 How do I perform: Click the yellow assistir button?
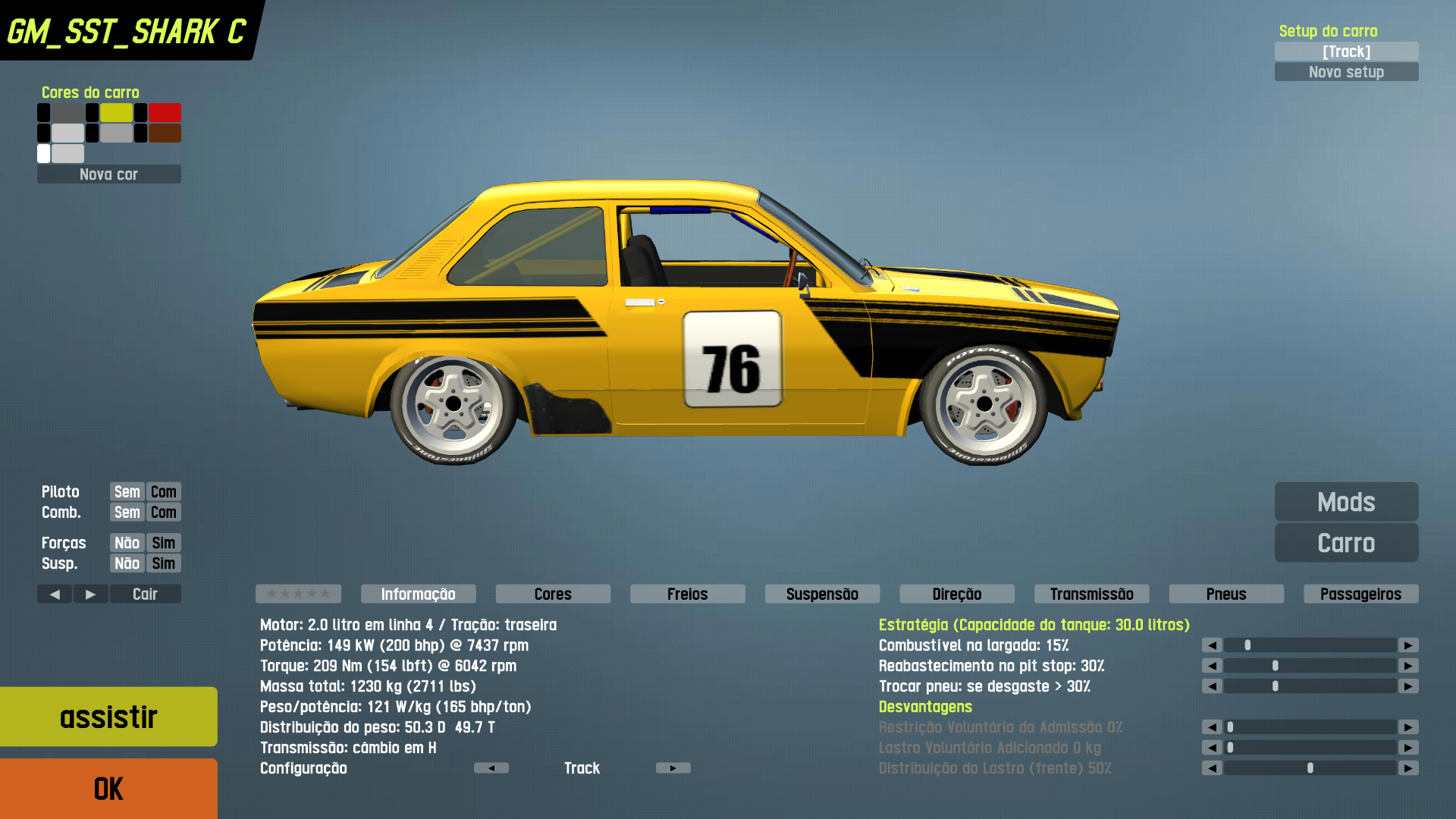coord(108,717)
